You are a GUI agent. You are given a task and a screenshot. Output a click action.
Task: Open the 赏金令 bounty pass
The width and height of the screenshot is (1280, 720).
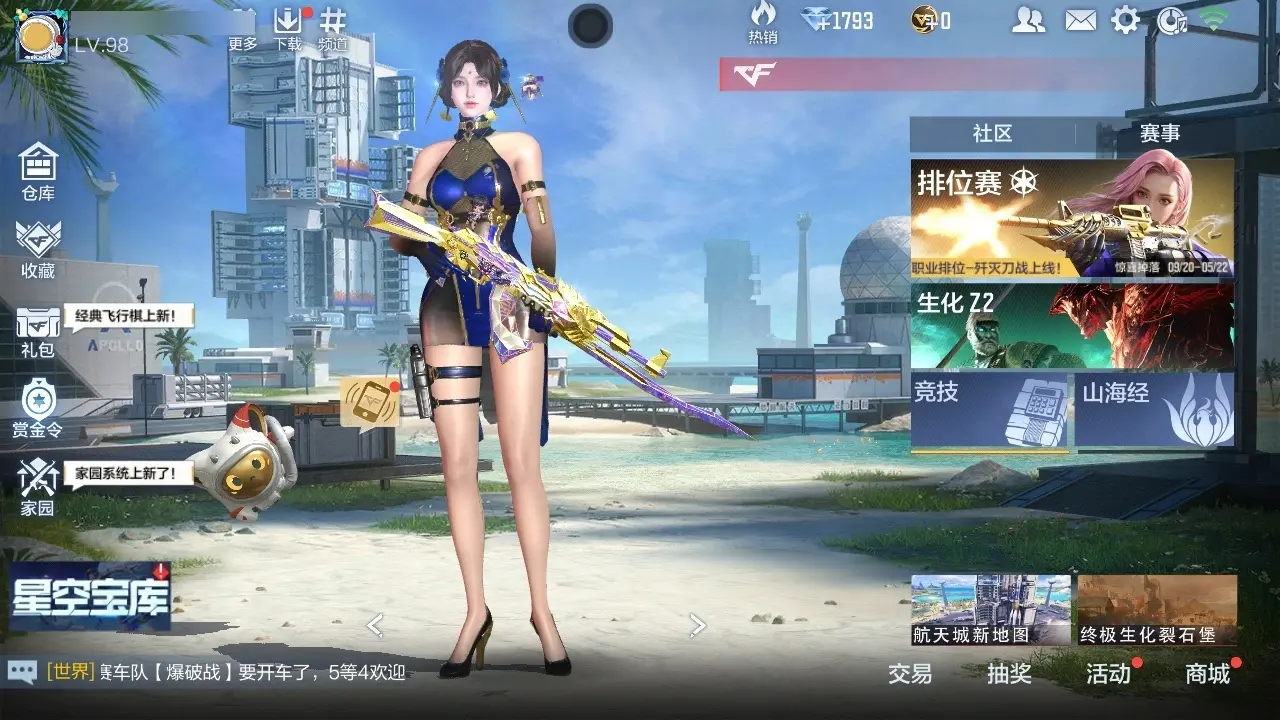pyautogui.click(x=38, y=408)
